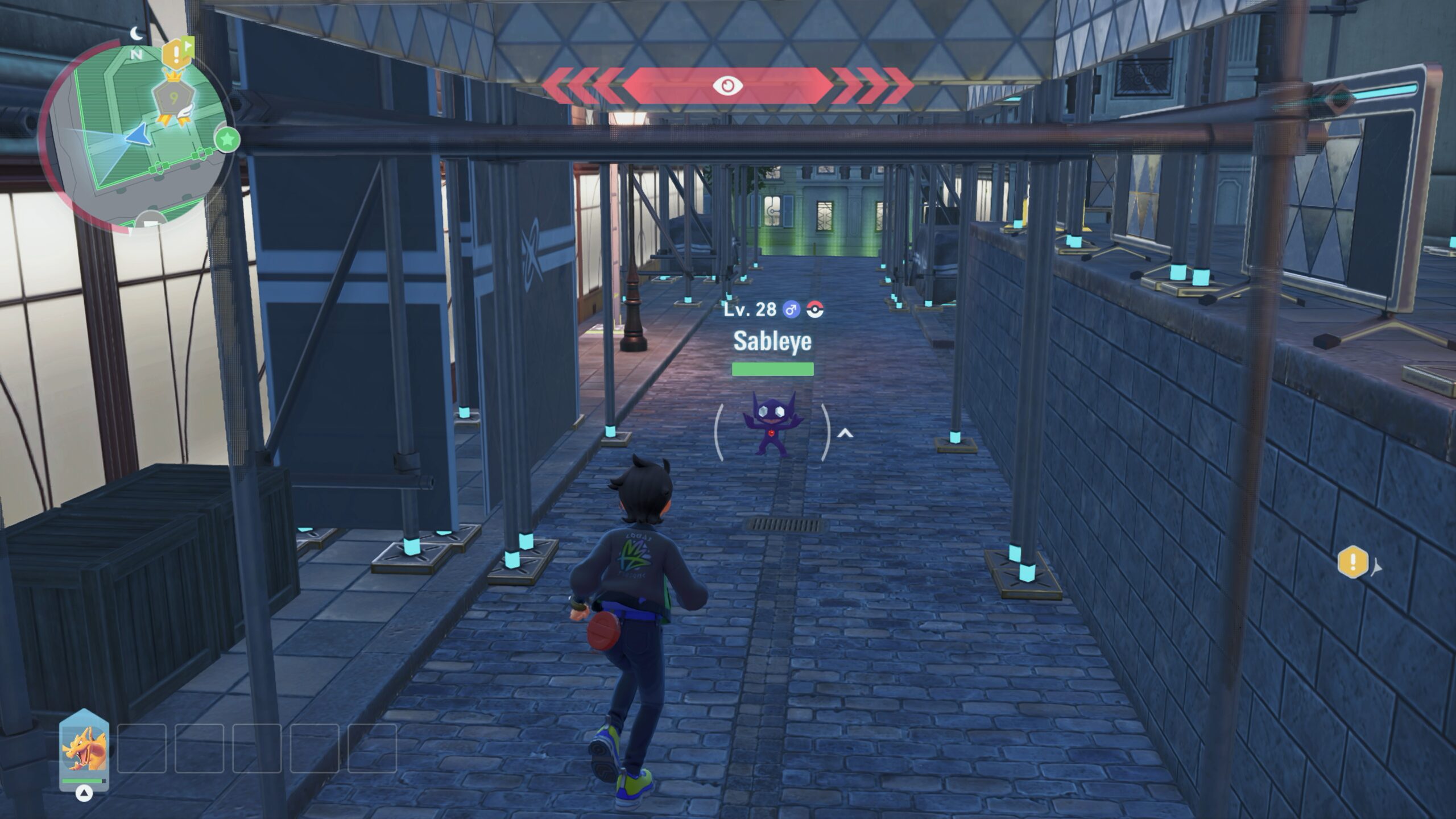Click the Poké Ball icon beside Sableye's level
This screenshot has height=819, width=1456.
pos(815,310)
